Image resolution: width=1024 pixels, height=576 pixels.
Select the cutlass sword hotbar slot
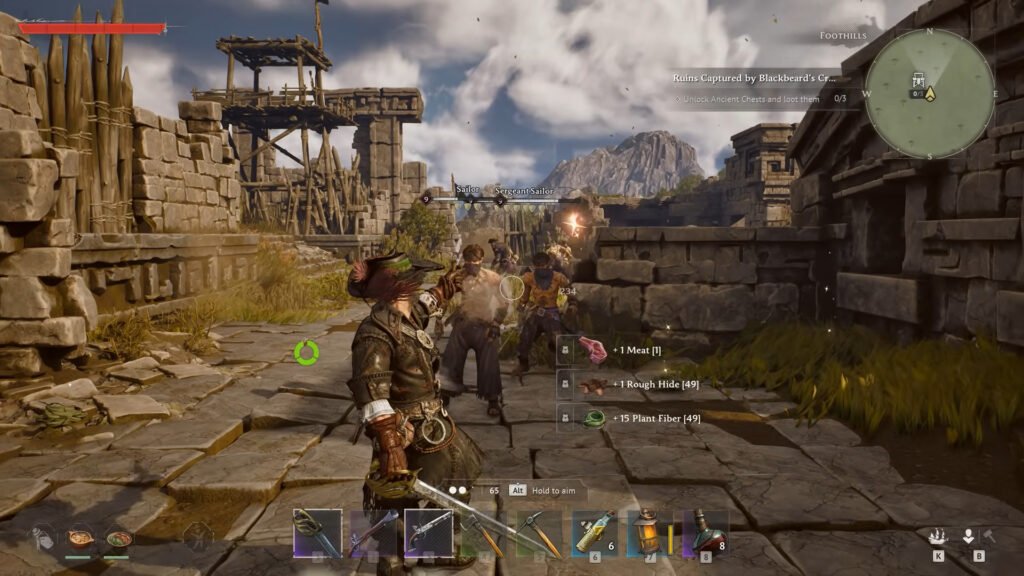(x=317, y=532)
